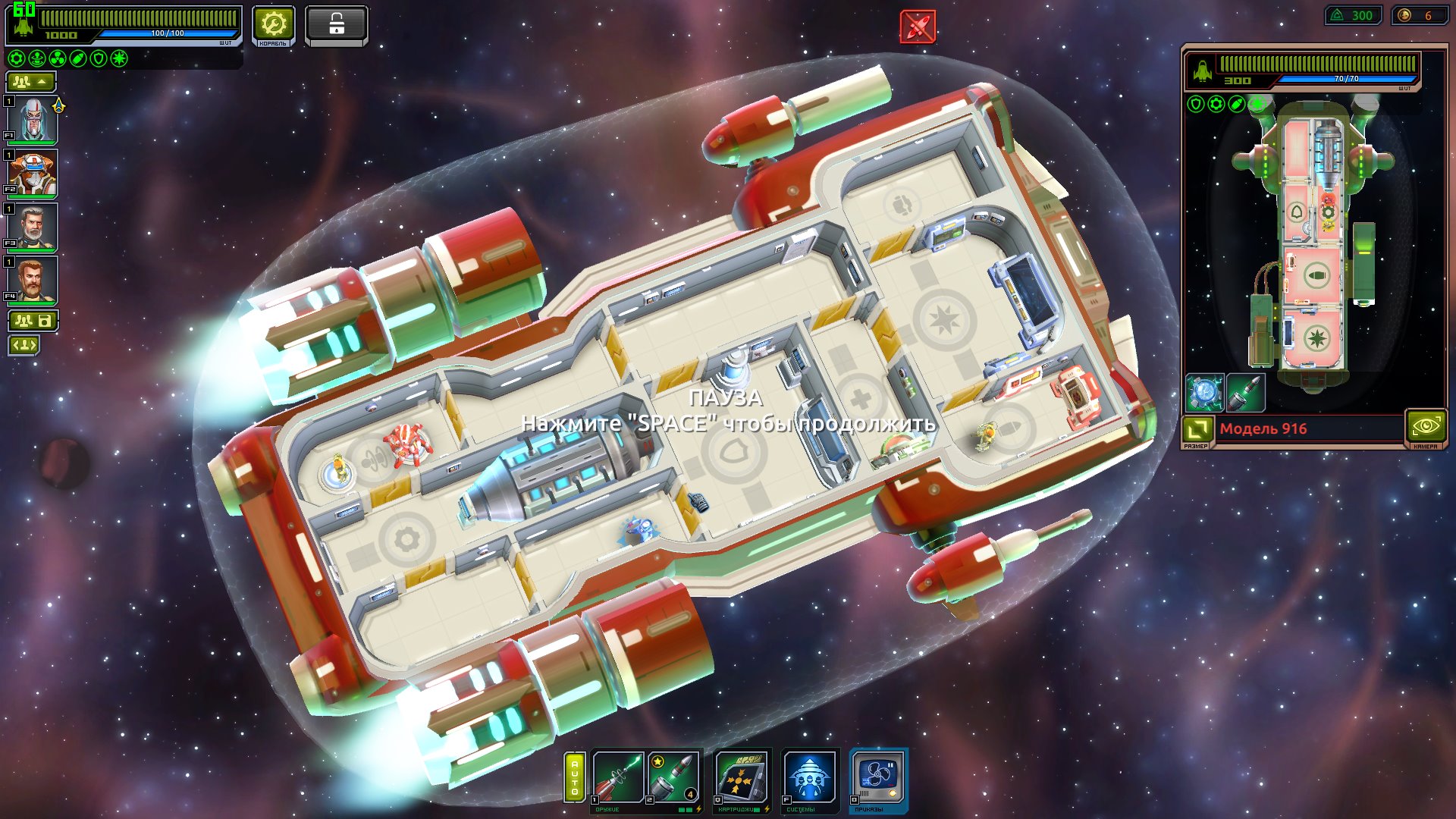Select the missile launcher weapon slot
The image size is (1456, 819).
[x=673, y=777]
